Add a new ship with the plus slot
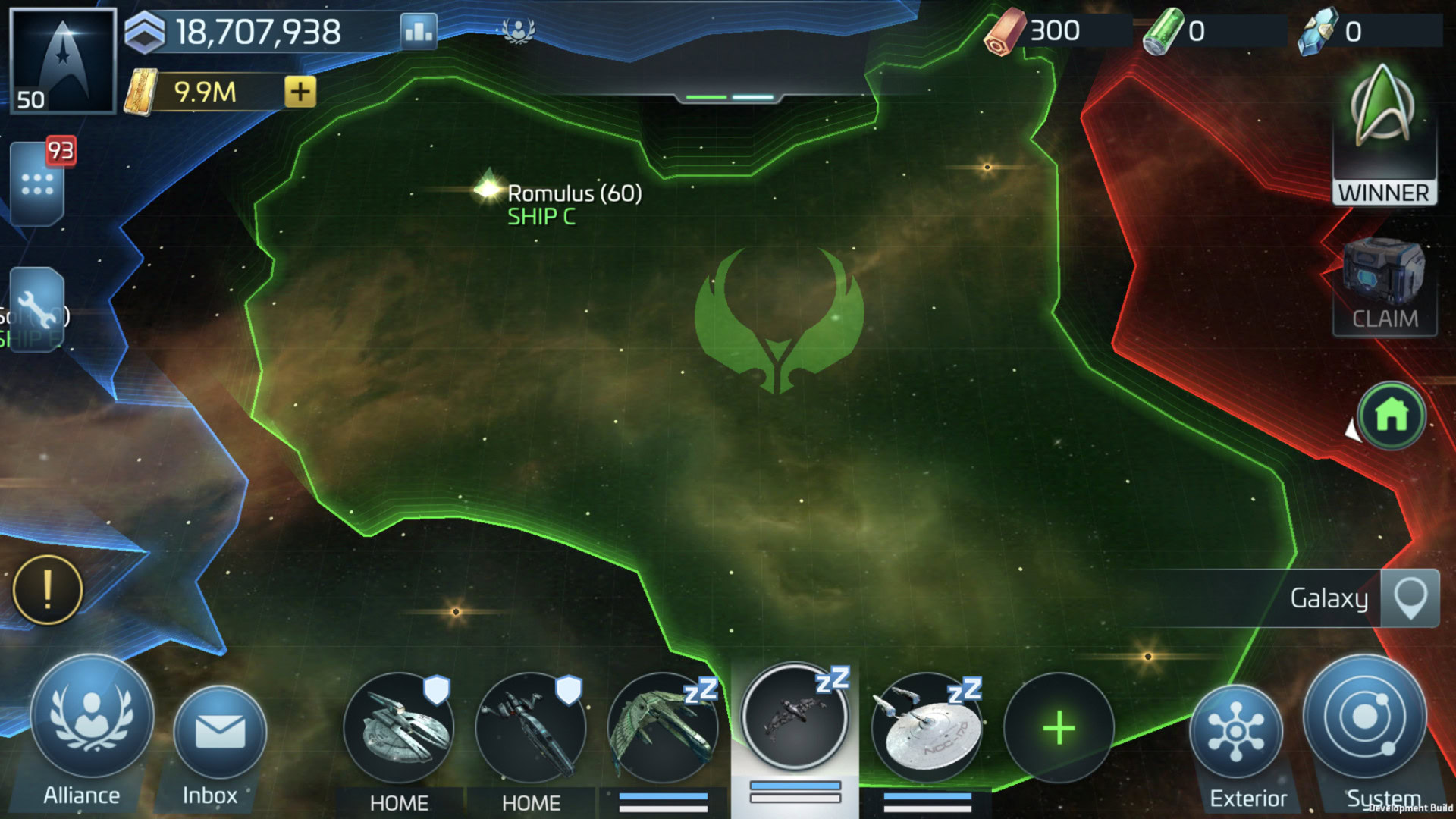This screenshot has width=1456, height=819. click(x=1059, y=728)
